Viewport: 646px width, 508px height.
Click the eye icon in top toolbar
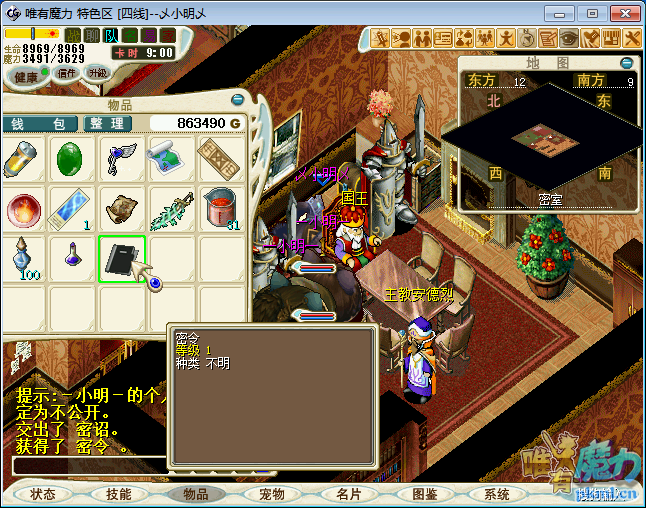pos(569,38)
